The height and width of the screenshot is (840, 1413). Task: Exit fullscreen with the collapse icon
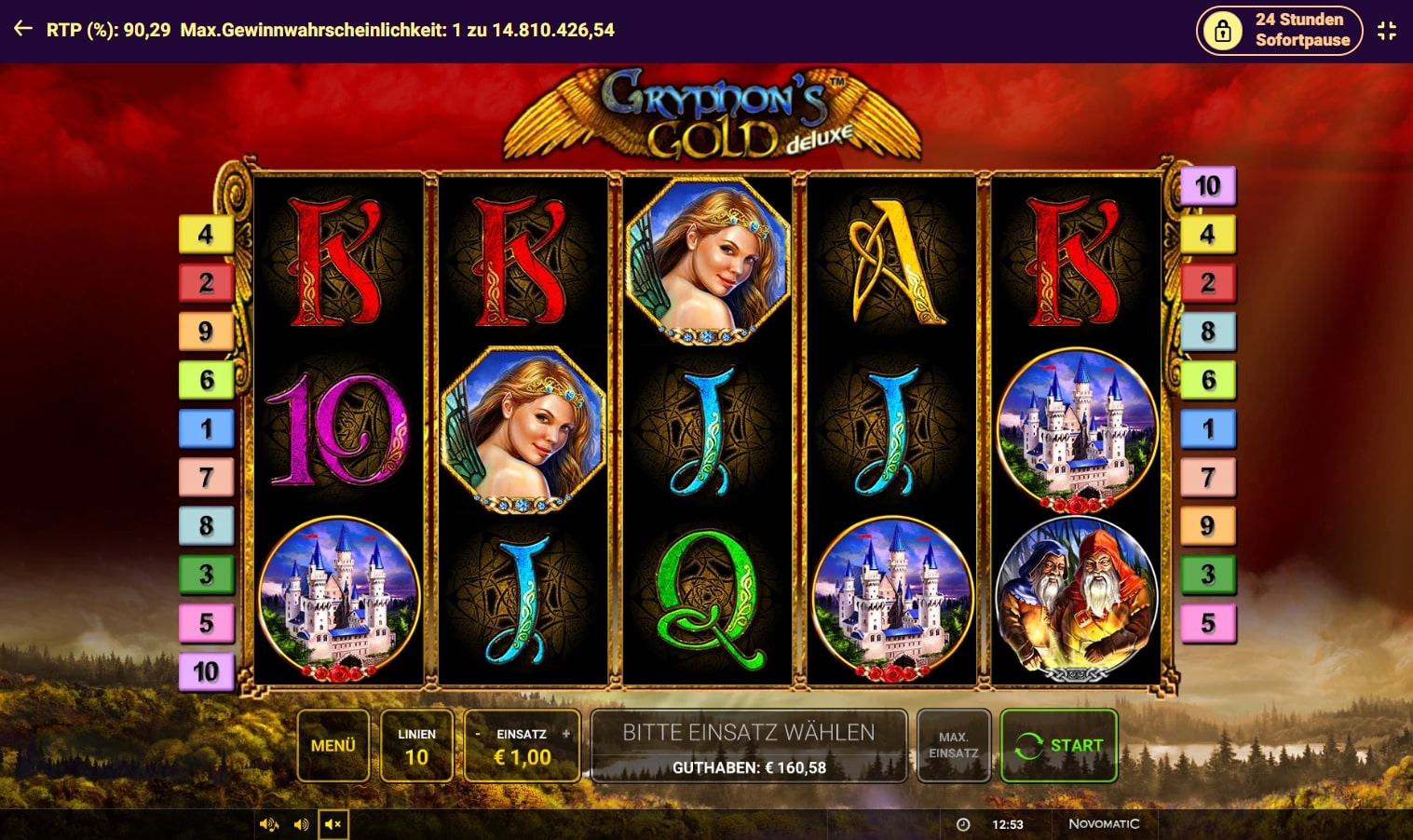[x=1387, y=31]
